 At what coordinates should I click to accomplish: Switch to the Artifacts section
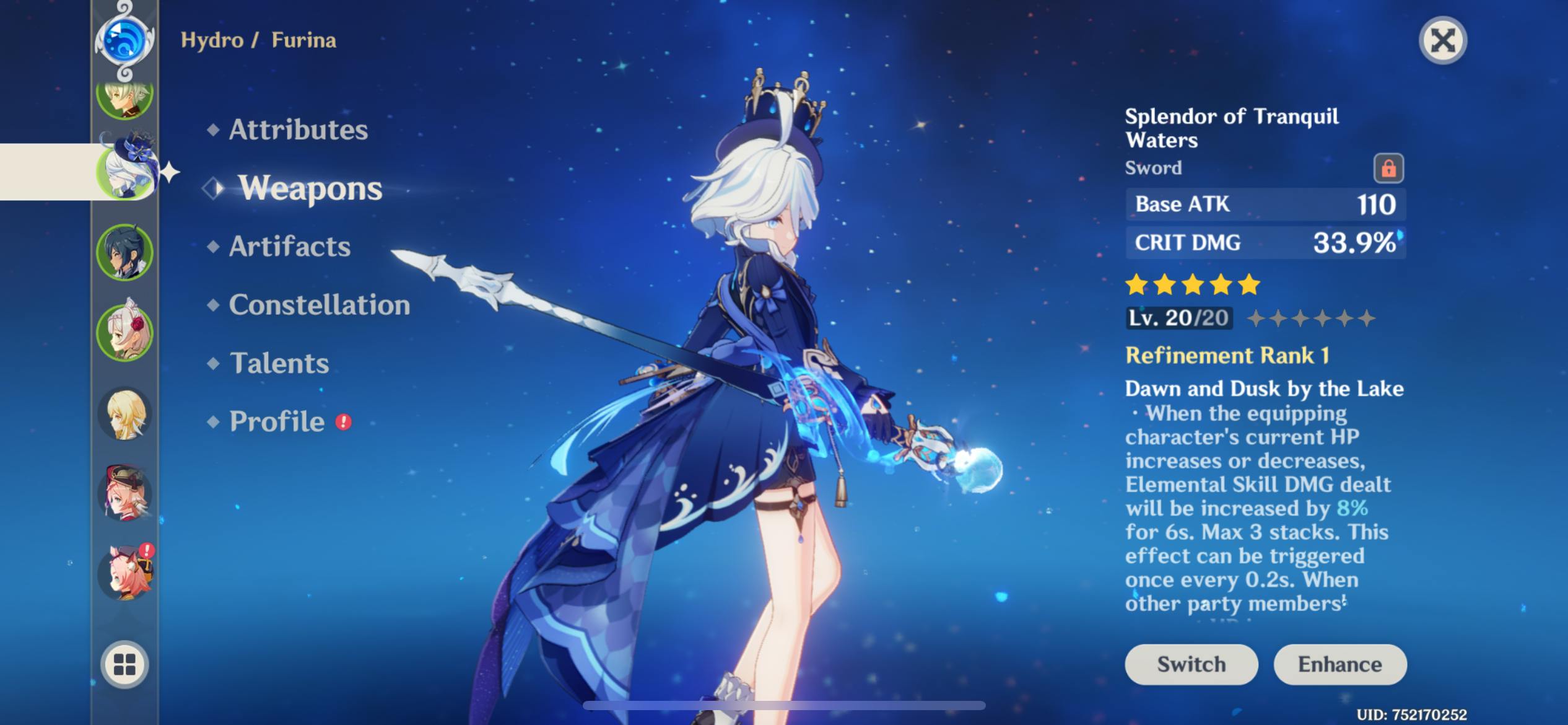point(289,247)
